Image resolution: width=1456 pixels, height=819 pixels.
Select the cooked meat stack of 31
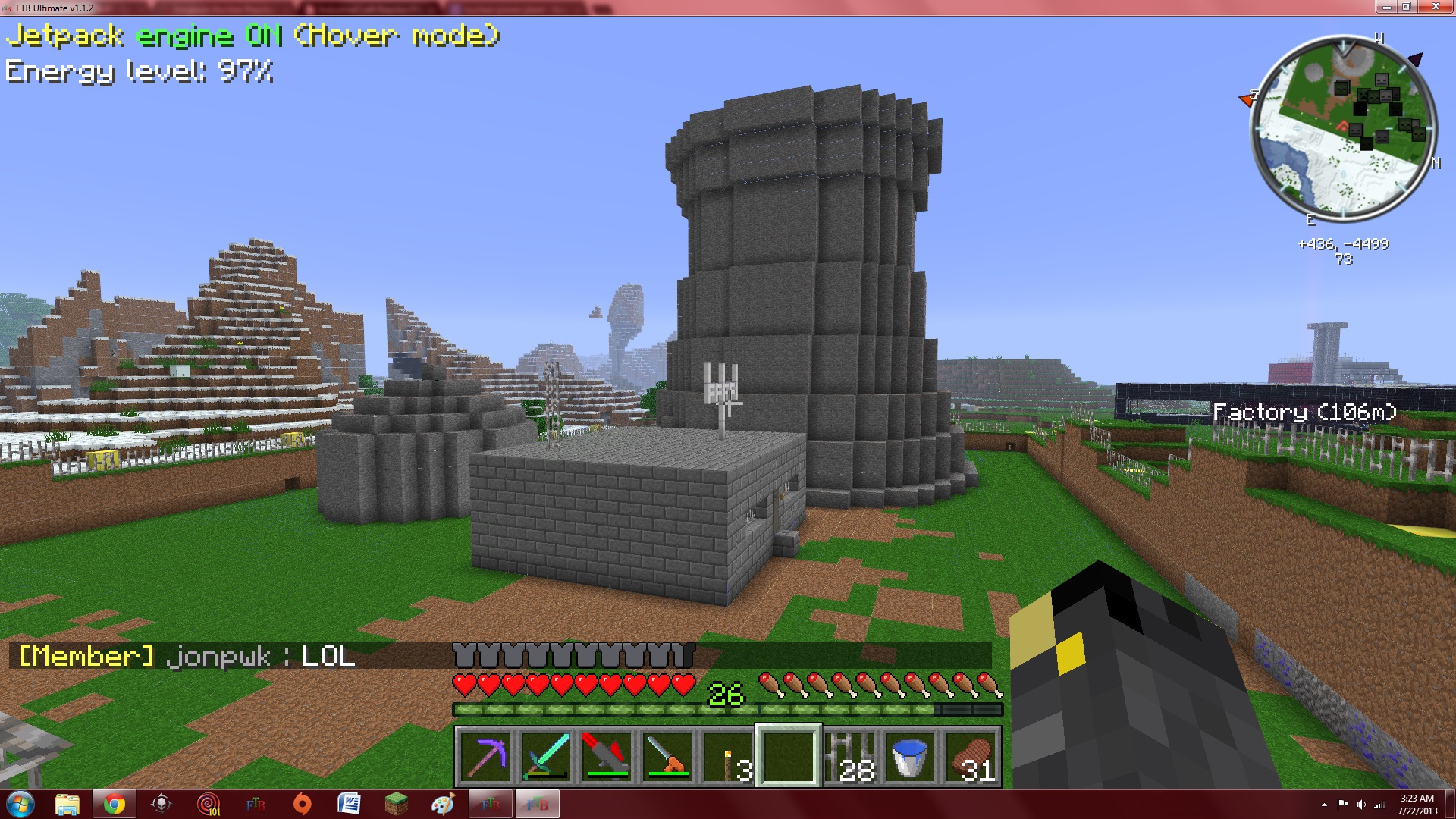pyautogui.click(x=971, y=756)
